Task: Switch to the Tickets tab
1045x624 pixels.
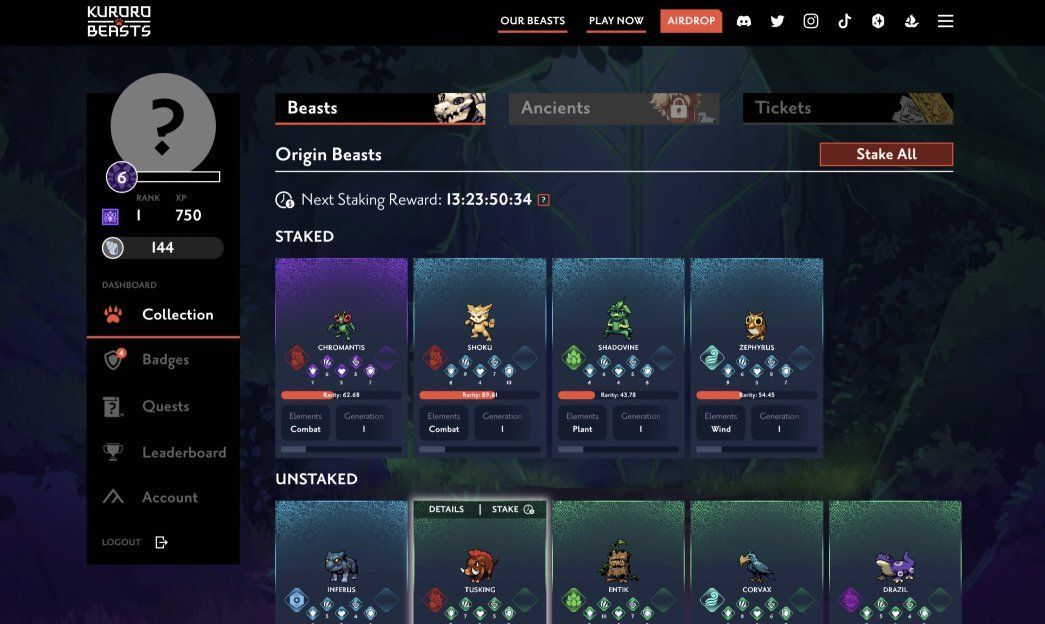Action: pyautogui.click(x=847, y=108)
